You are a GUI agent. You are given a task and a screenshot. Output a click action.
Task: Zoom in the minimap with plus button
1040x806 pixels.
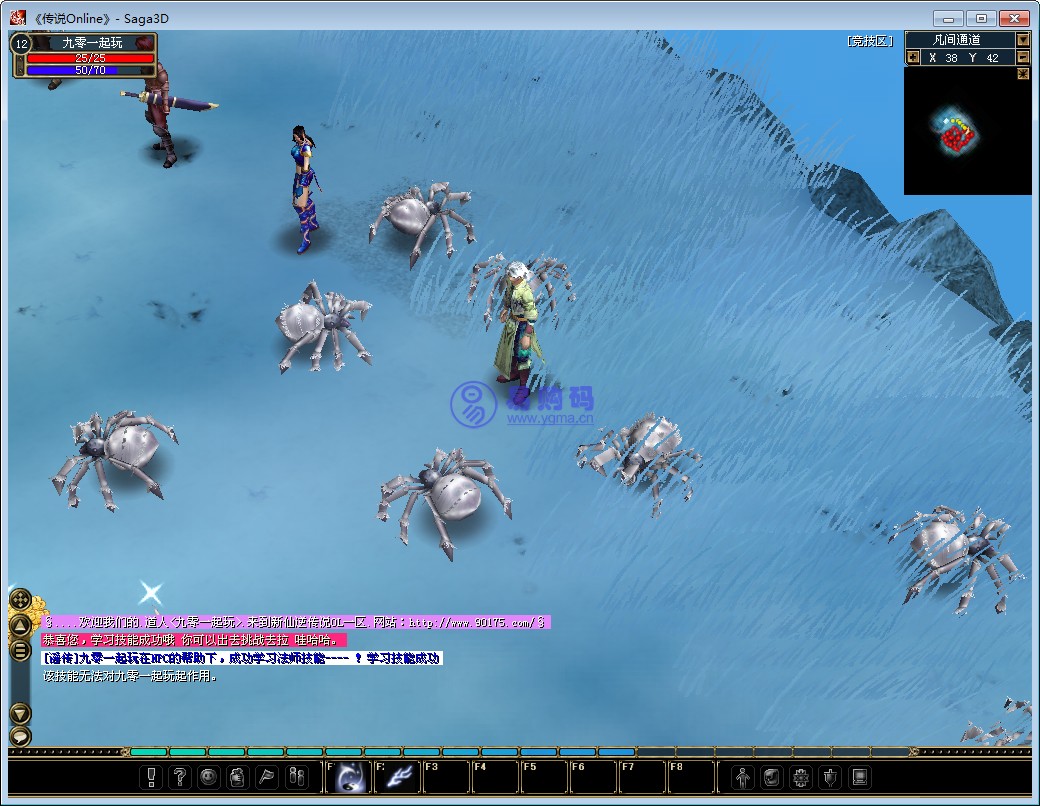click(x=913, y=58)
